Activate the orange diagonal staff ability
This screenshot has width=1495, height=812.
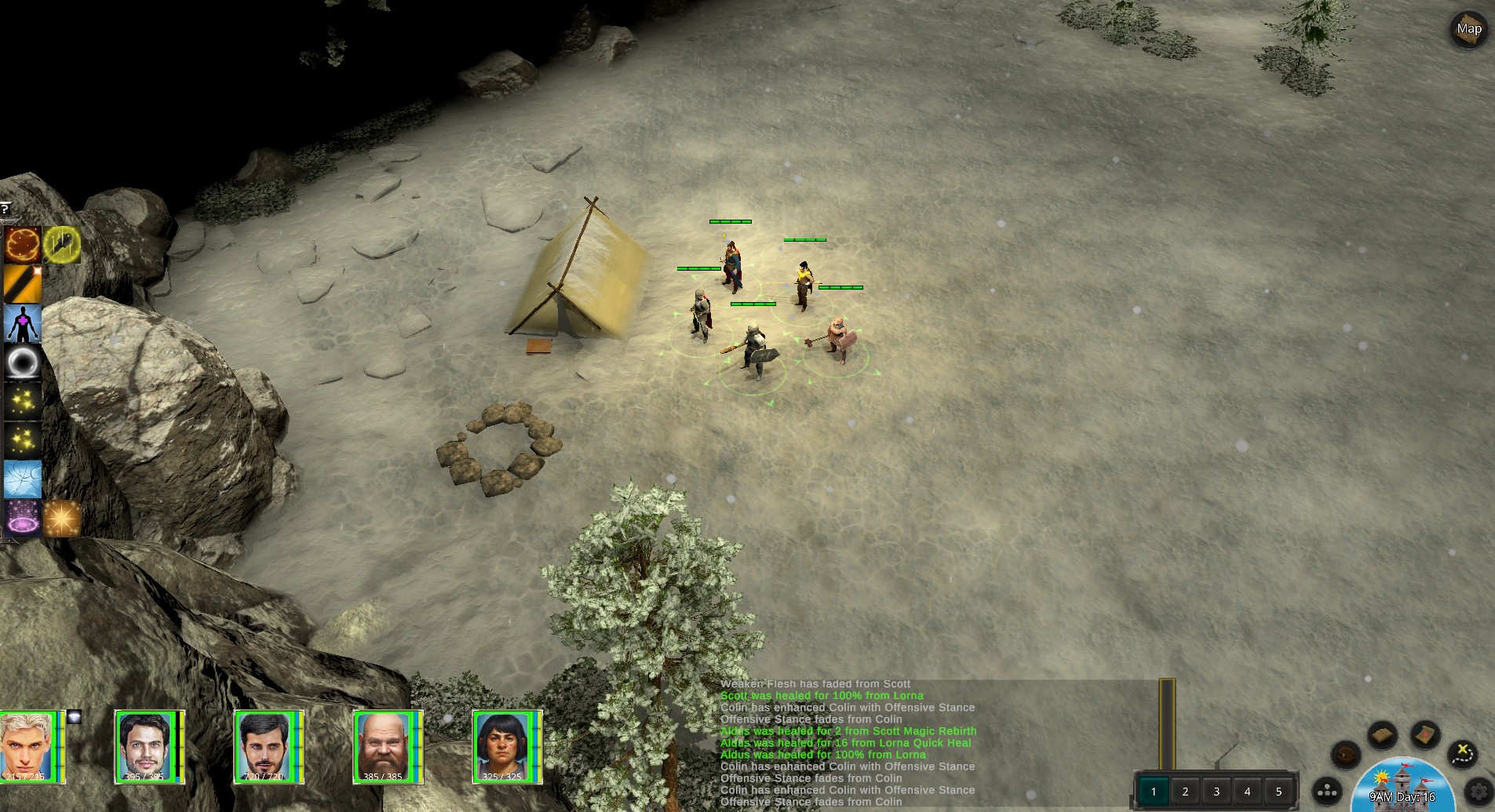pyautogui.click(x=22, y=283)
